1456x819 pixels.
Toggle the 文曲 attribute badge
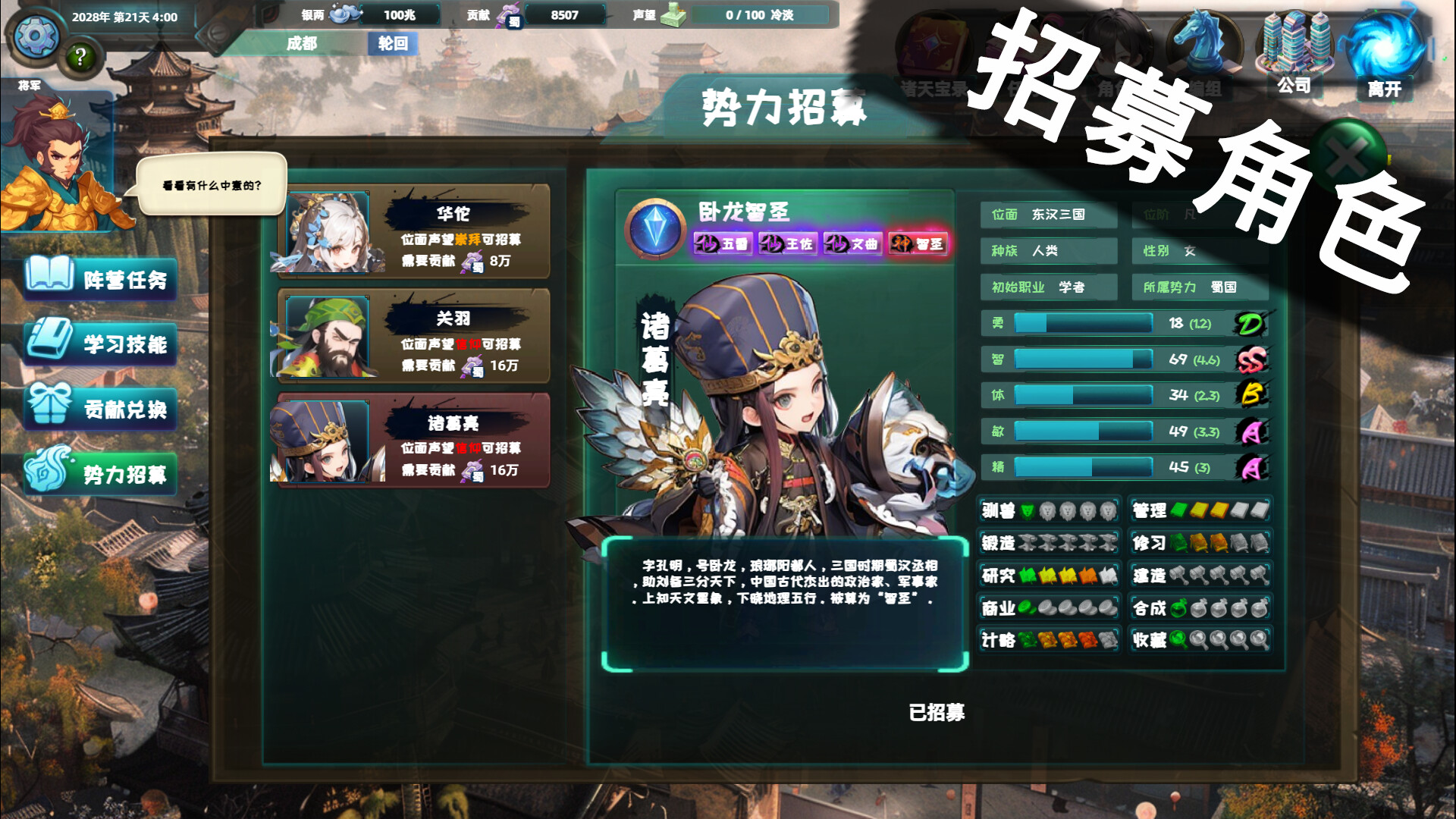tap(853, 244)
